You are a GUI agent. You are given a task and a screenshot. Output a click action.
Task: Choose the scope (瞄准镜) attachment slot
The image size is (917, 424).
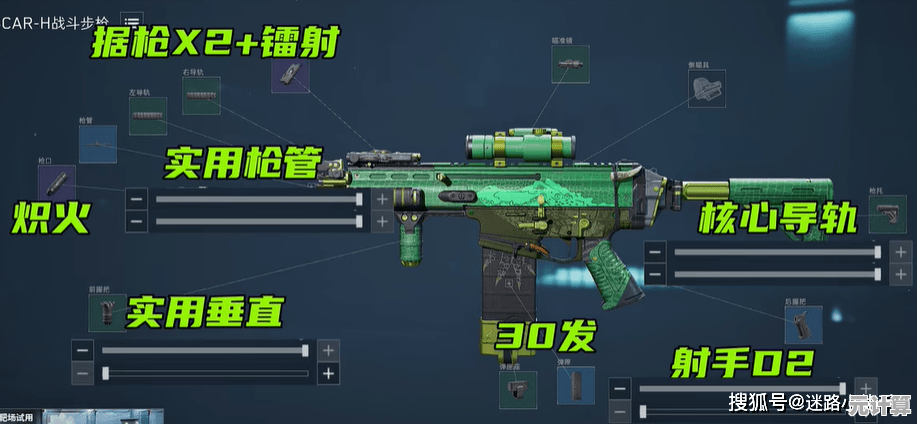(567, 63)
